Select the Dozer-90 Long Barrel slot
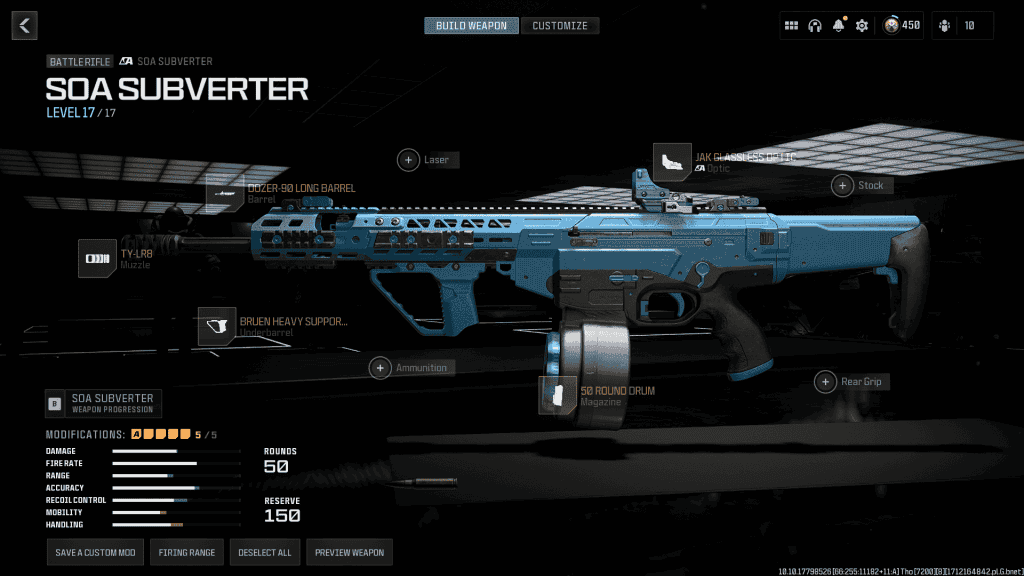The height and width of the screenshot is (576, 1024). tap(225, 193)
